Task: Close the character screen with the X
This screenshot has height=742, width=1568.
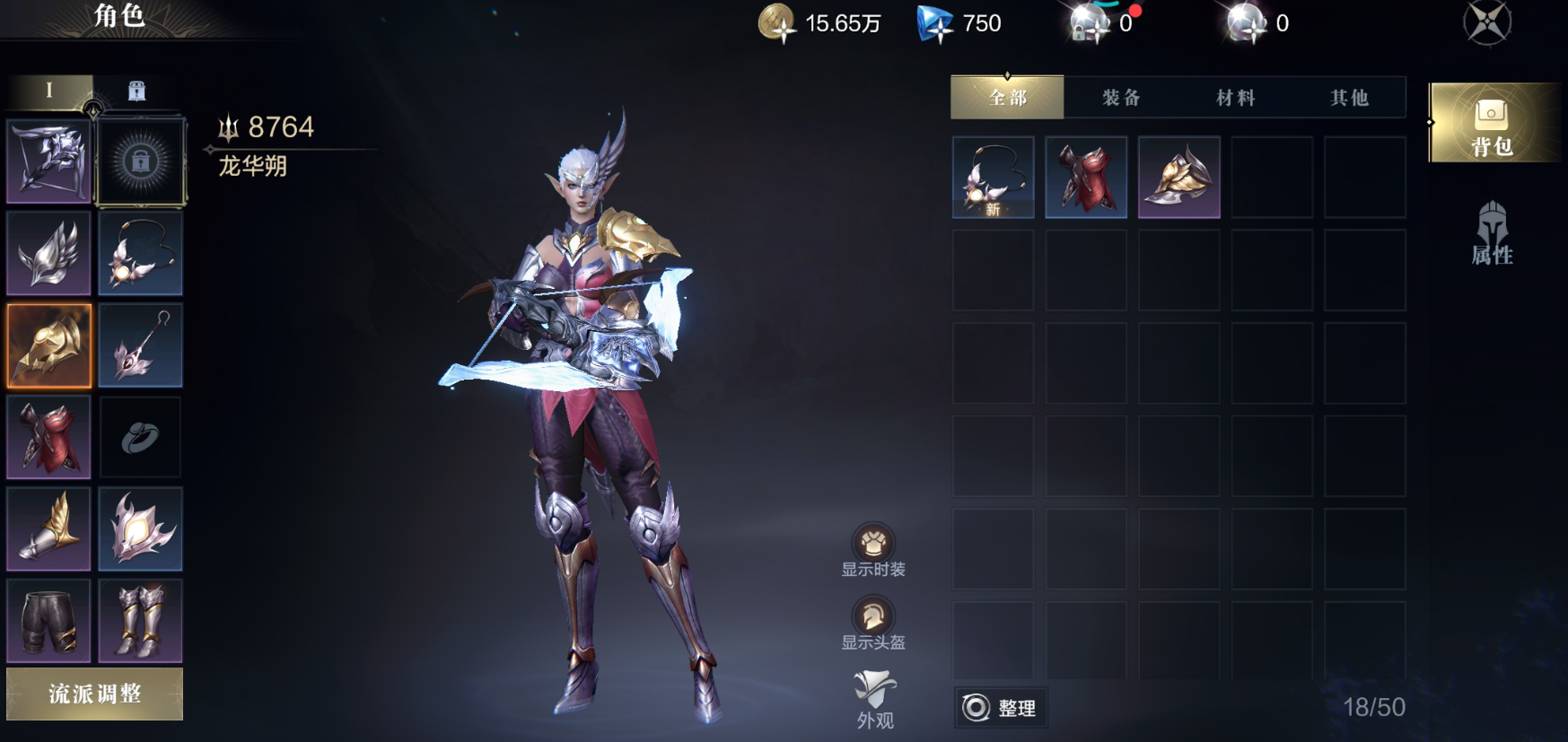Action: pos(1486,22)
